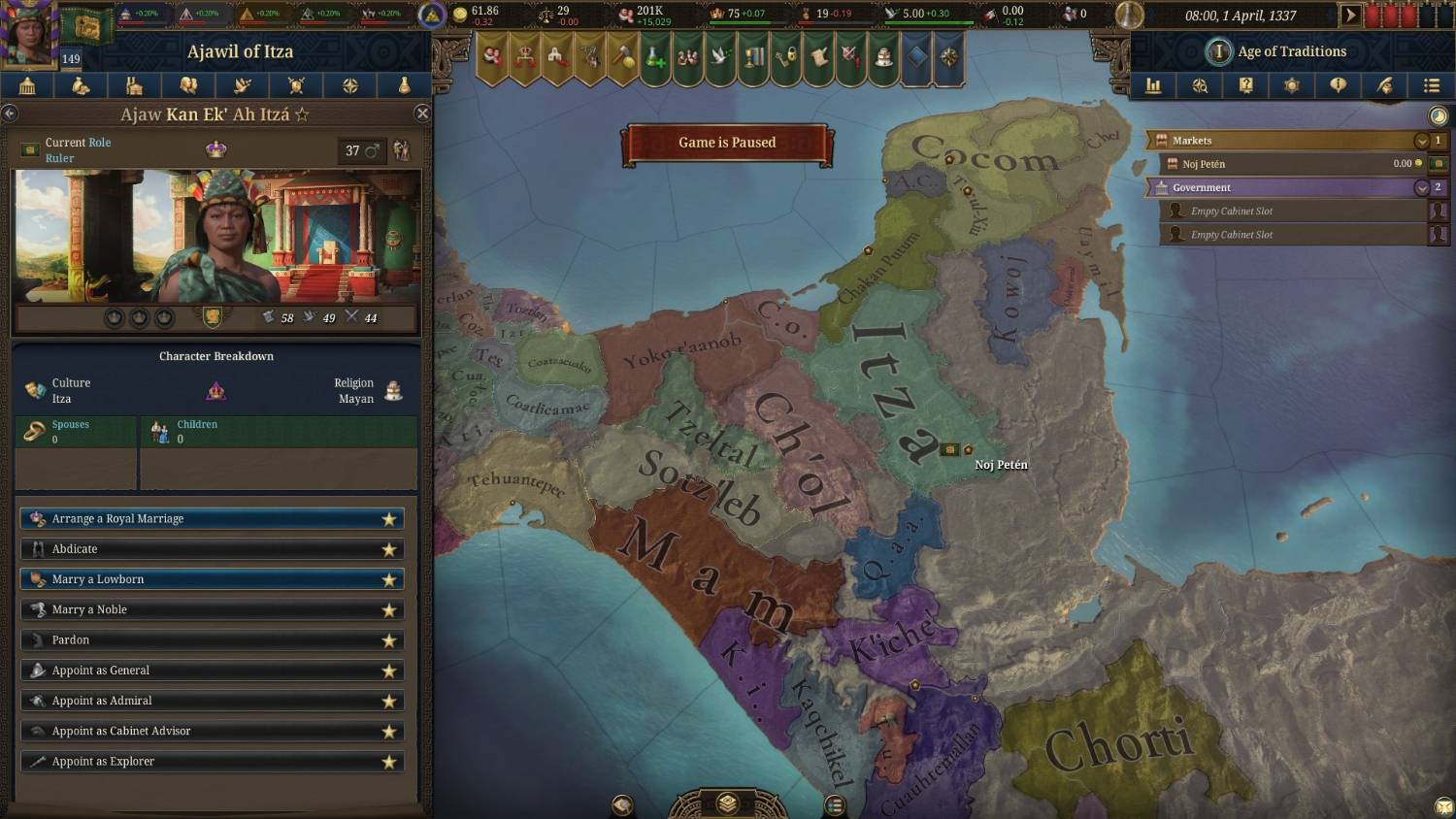Select Marry a Noble
The height and width of the screenshot is (819, 1456).
(212, 609)
